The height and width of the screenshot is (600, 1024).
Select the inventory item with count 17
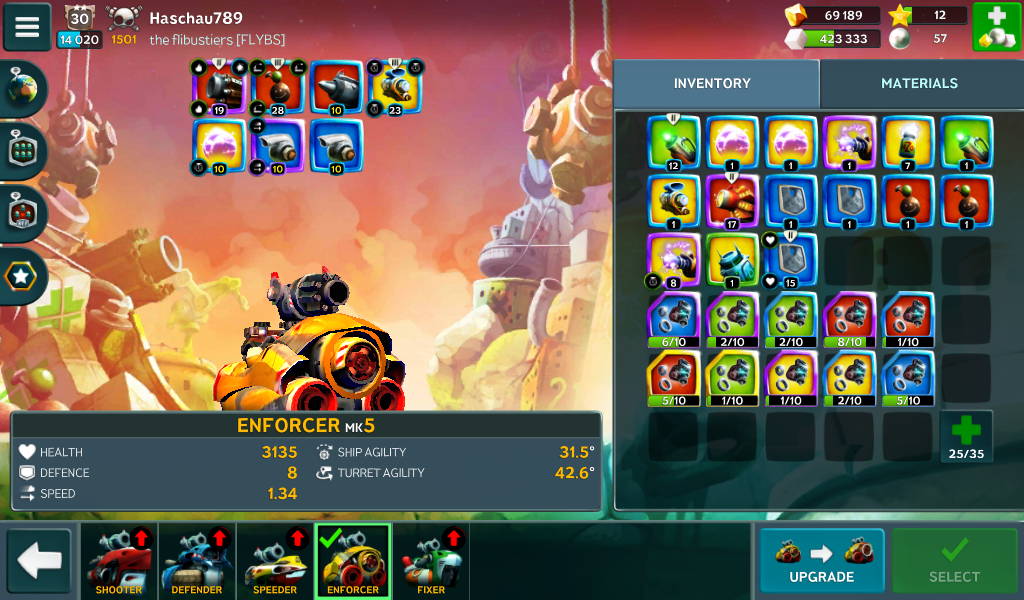tap(732, 202)
